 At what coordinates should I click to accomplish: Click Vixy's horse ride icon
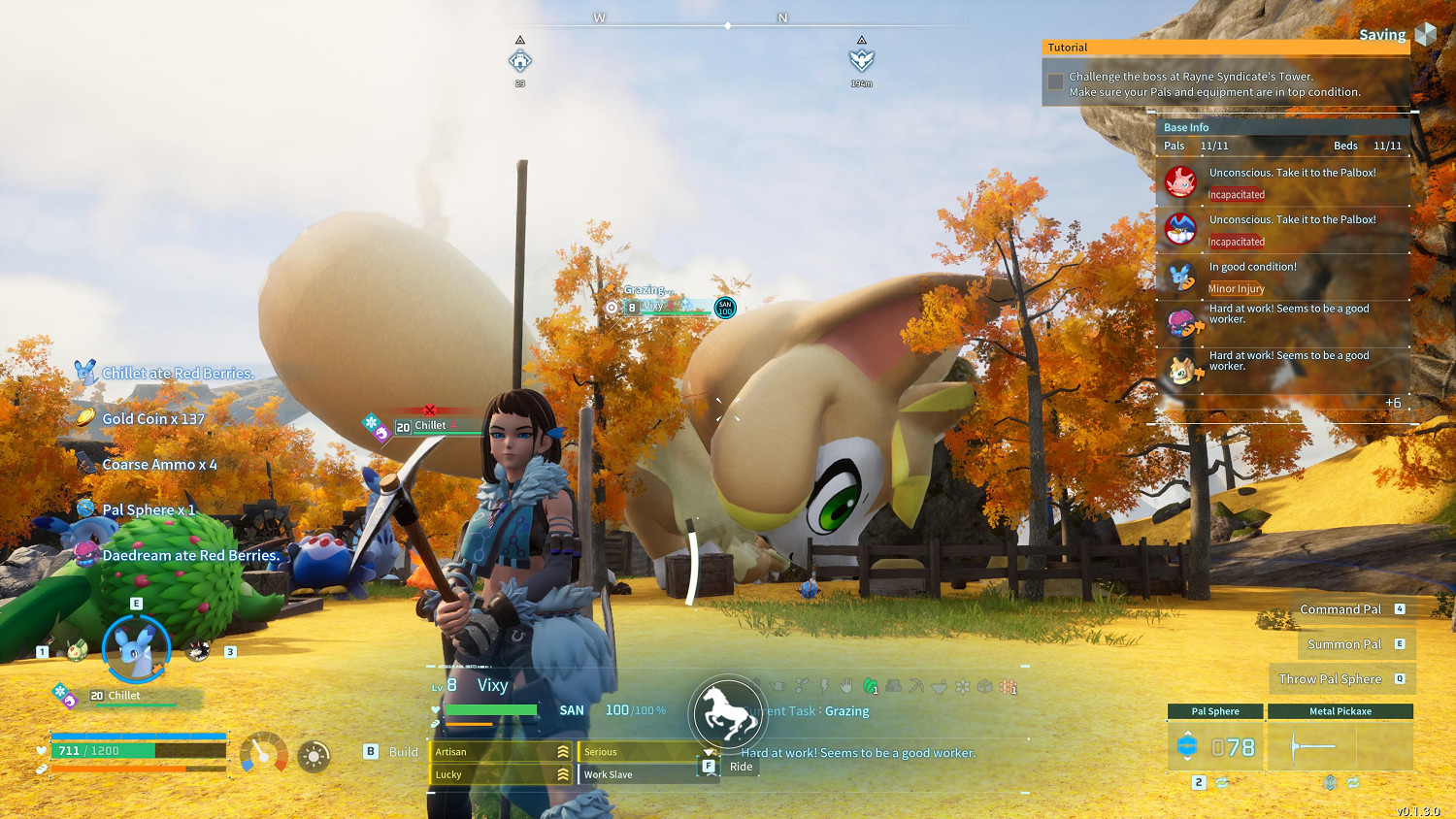pyautogui.click(x=727, y=714)
